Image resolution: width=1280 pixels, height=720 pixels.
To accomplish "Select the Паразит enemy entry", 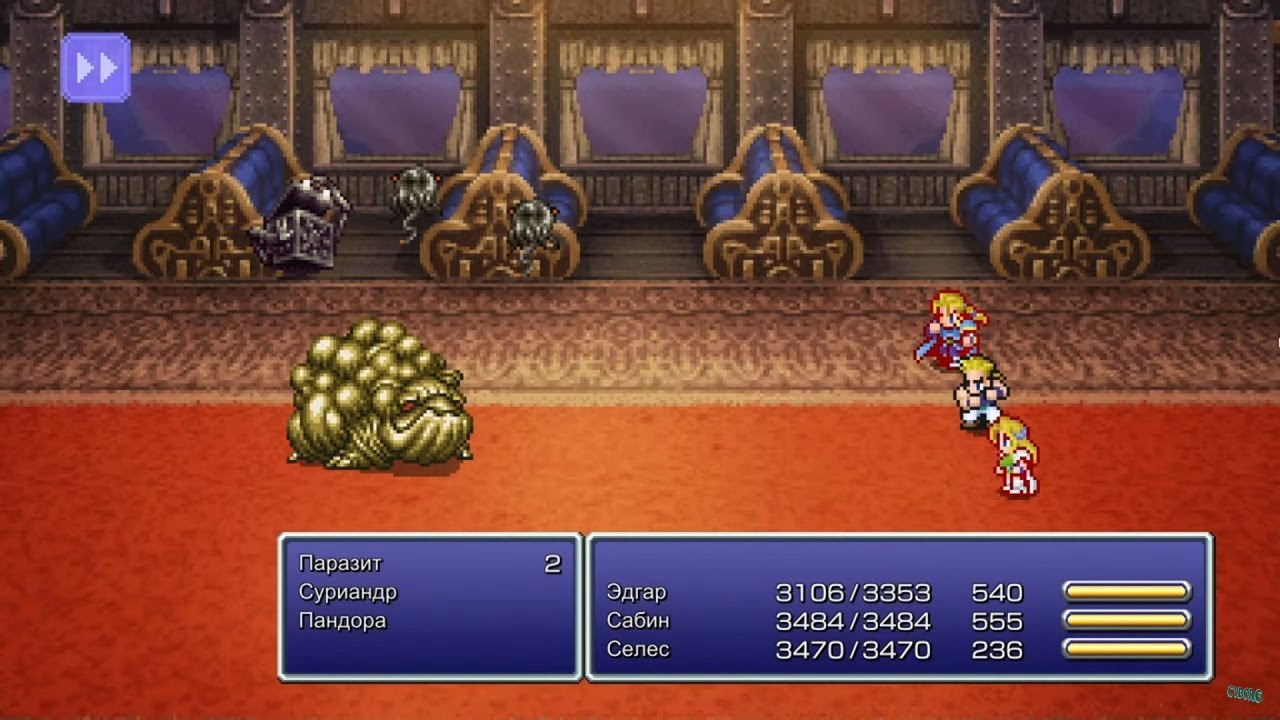I will pos(340,564).
